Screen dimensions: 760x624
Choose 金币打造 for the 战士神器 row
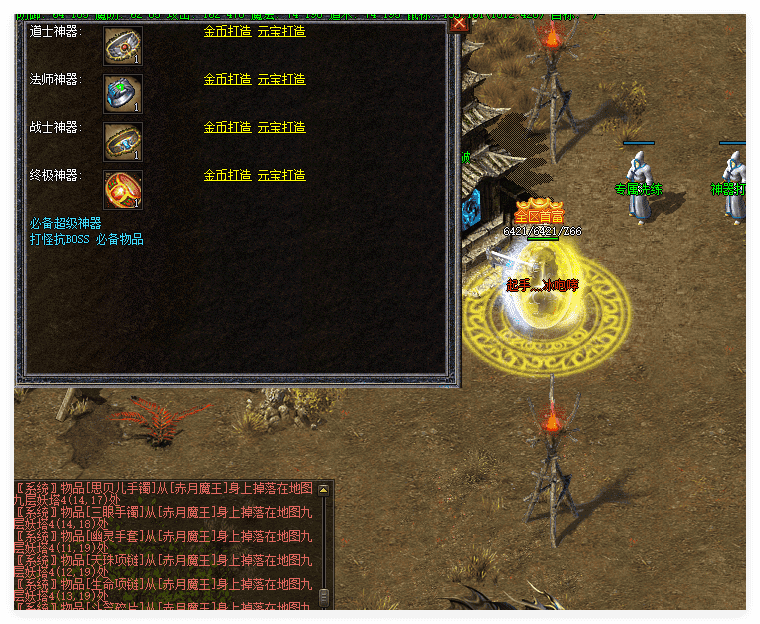click(x=227, y=127)
